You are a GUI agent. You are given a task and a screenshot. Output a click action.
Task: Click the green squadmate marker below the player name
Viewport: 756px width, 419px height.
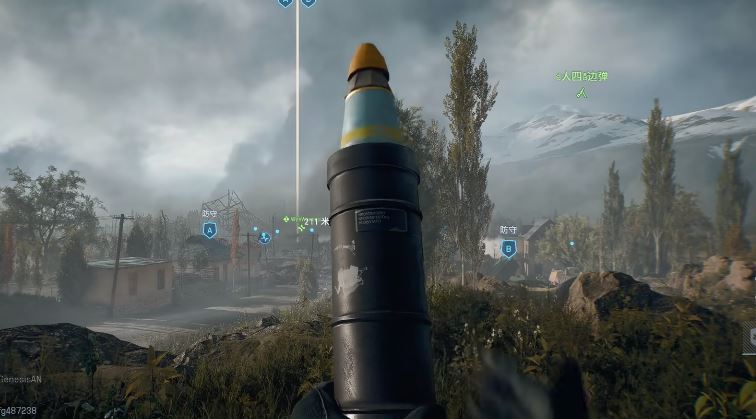click(x=581, y=93)
